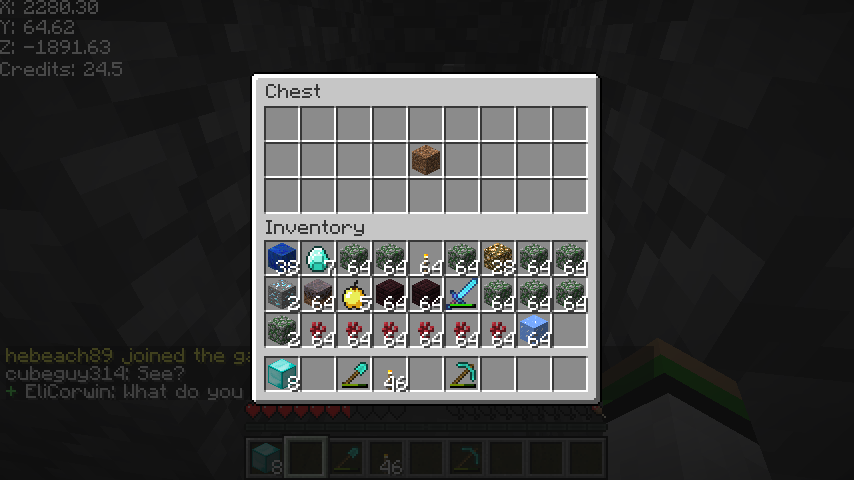854x480 pixels.
Task: Select the stack of 7 diamonds
Action: [318, 259]
